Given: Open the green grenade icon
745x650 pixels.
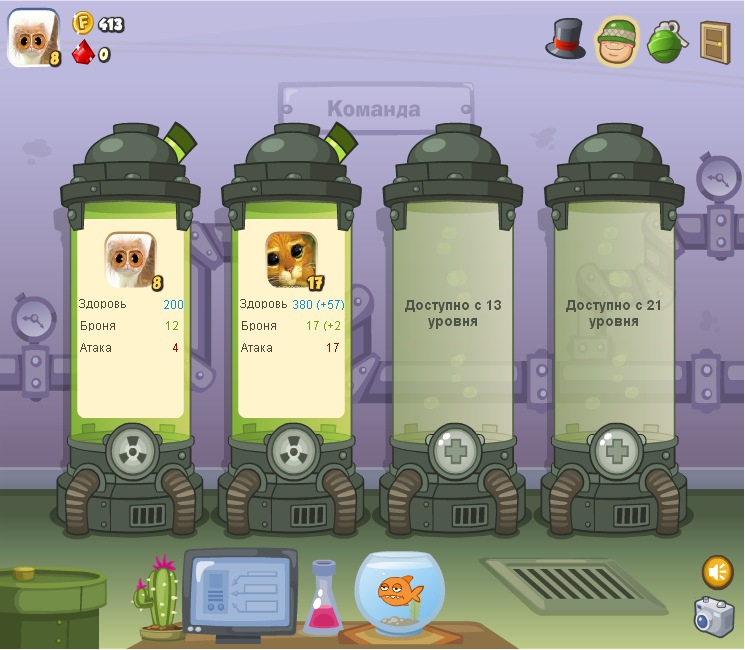Looking at the screenshot, I should [667, 43].
